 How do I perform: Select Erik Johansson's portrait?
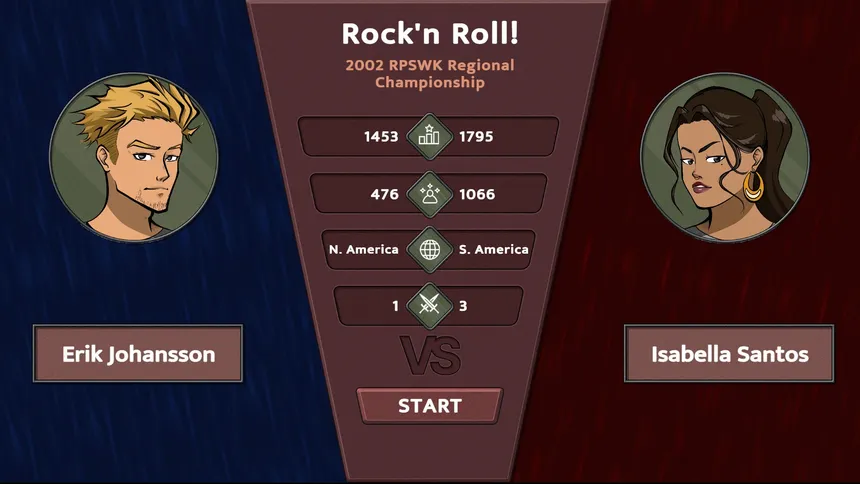pyautogui.click(x=134, y=158)
